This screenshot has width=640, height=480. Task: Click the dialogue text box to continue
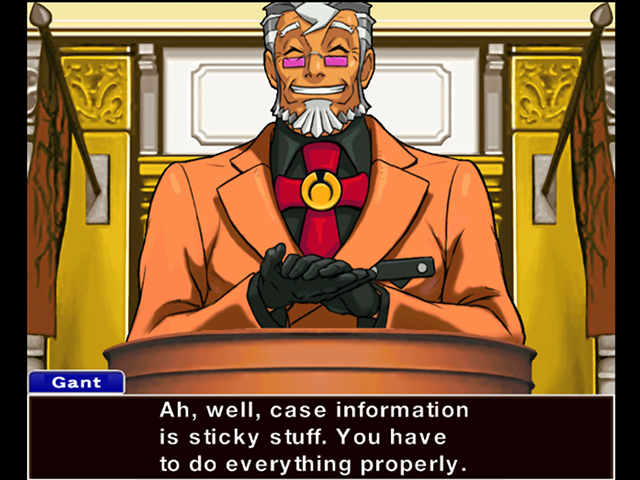(x=320, y=436)
